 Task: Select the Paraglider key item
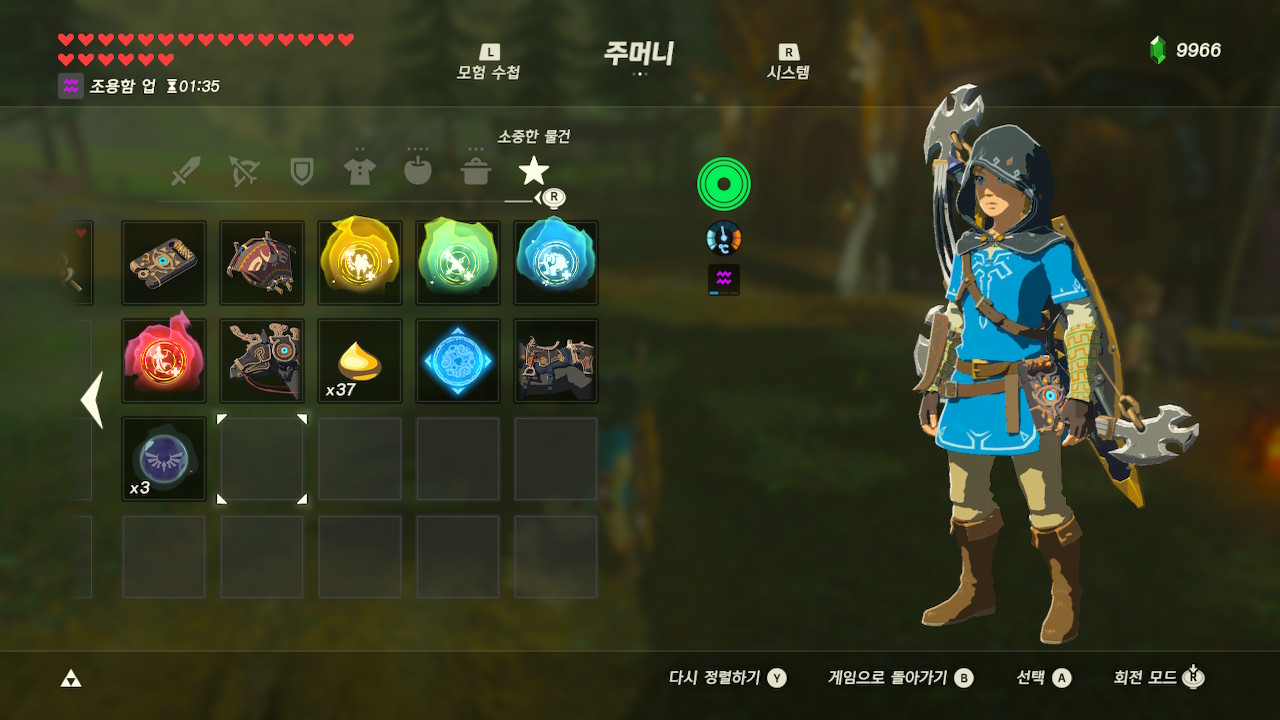262,263
